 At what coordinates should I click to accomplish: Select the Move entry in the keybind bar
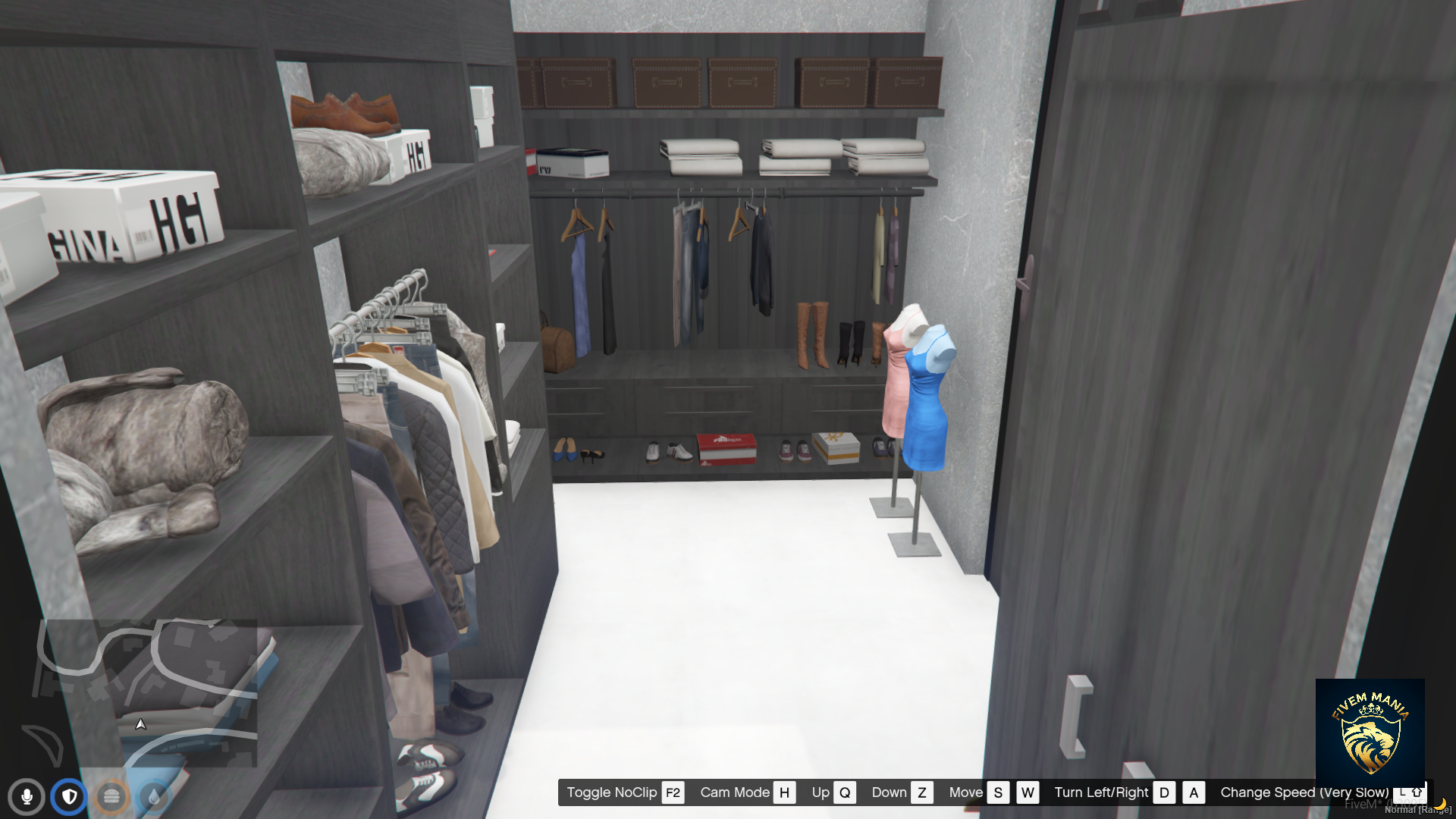pyautogui.click(x=965, y=792)
